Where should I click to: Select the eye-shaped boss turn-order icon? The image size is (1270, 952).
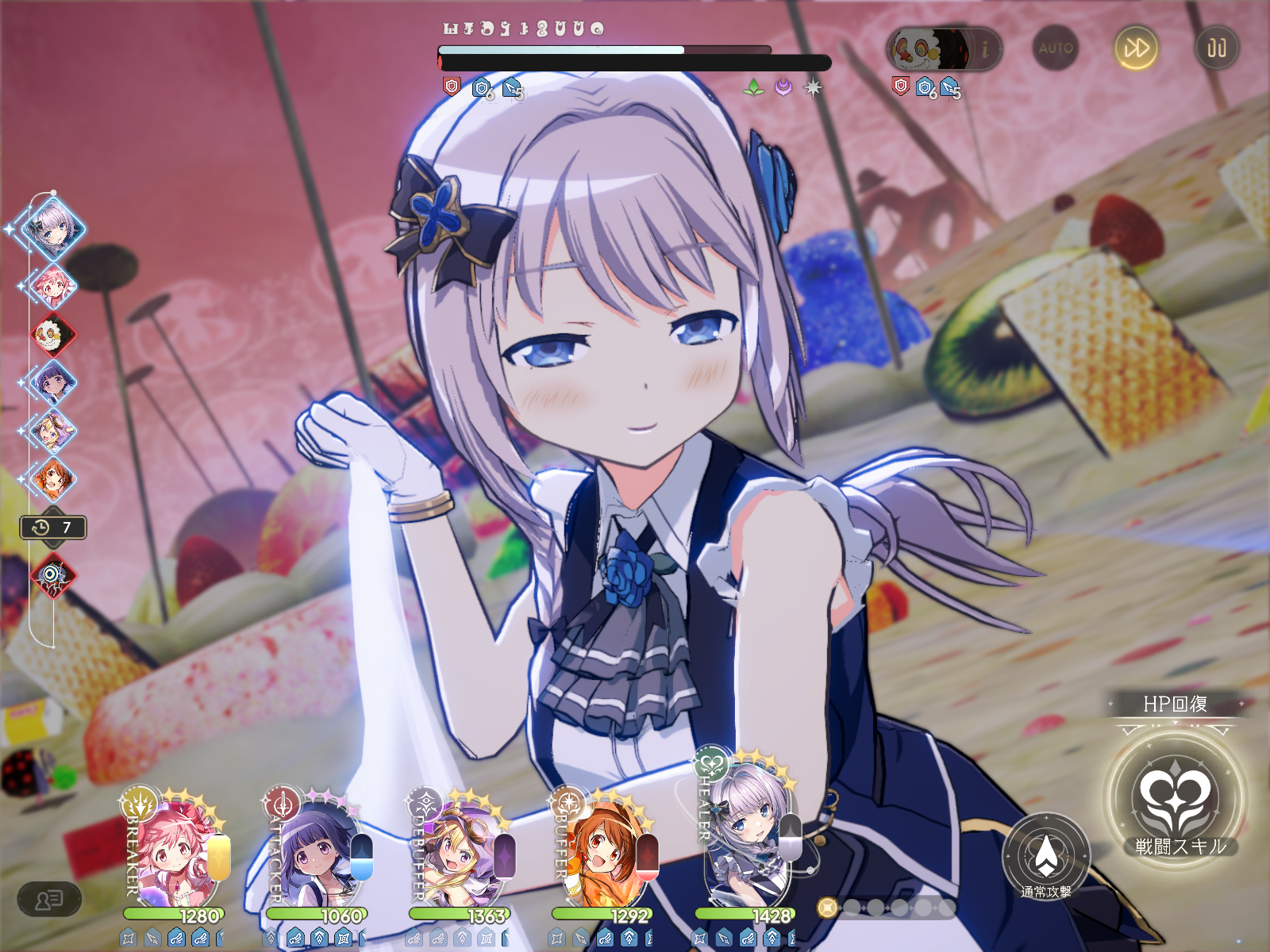53,575
